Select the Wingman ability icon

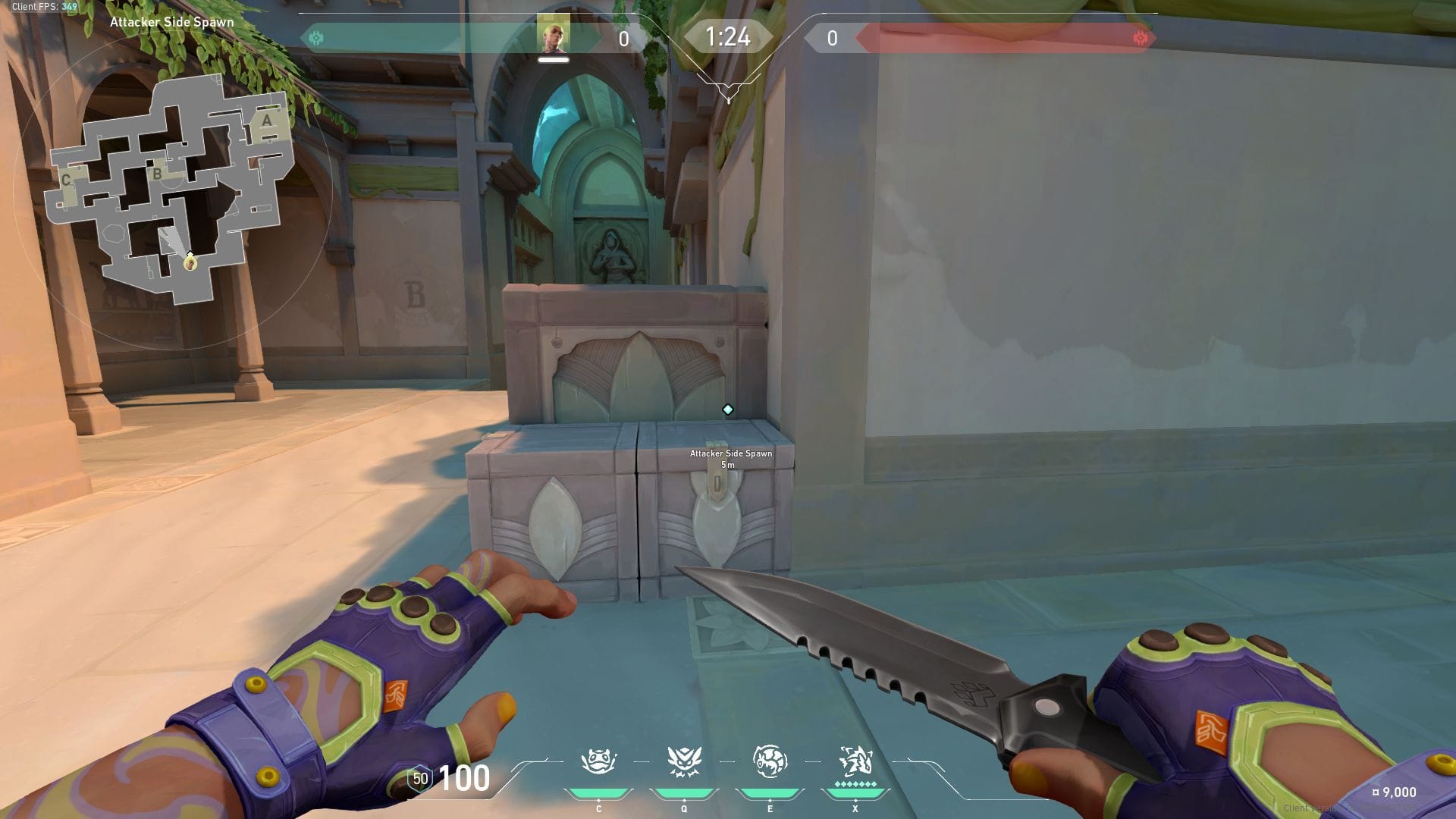(x=683, y=761)
